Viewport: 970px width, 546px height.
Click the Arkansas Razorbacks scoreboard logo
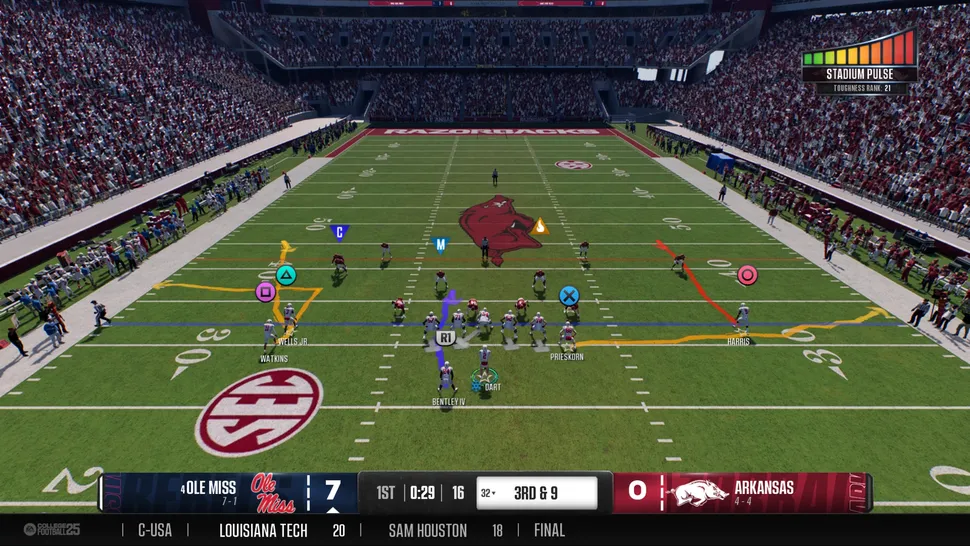click(x=697, y=492)
